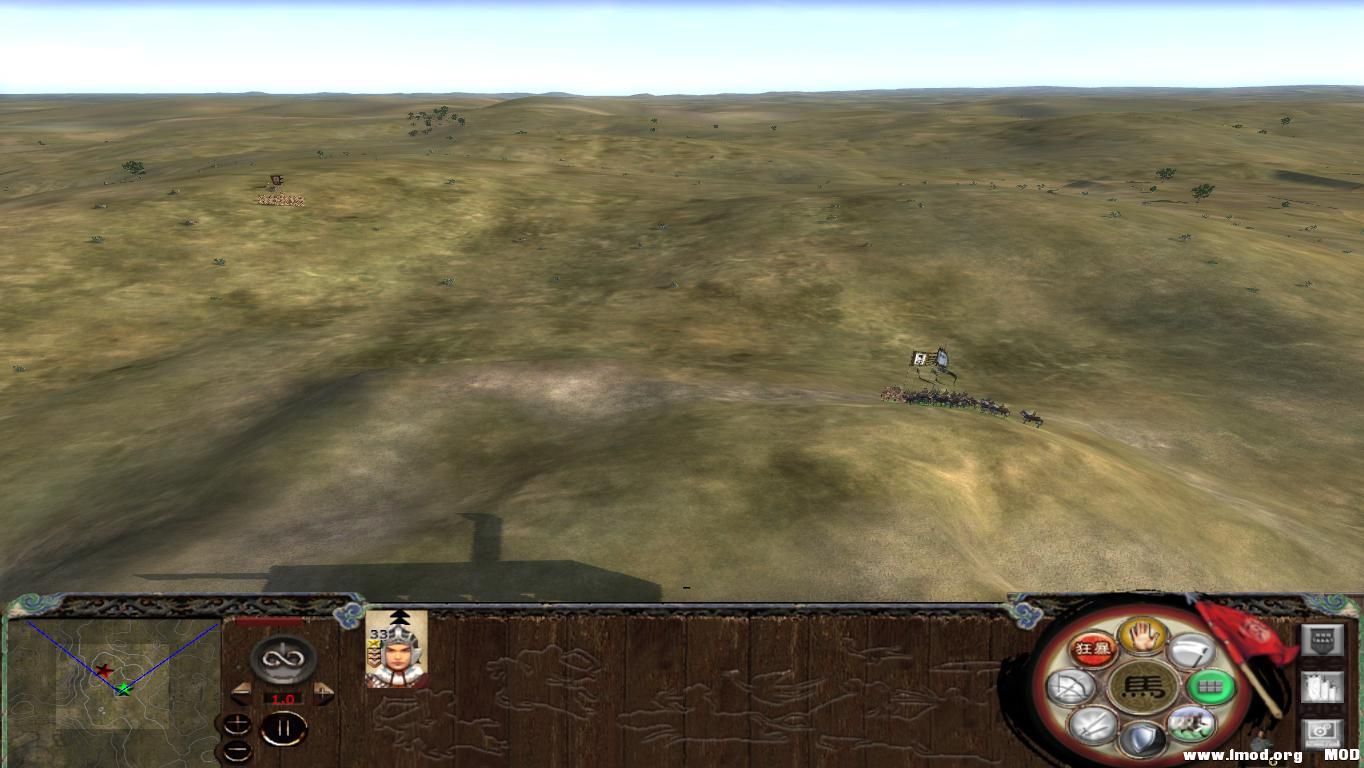1364x768 pixels.
Task: Click the right arrow to increase game speed
Action: coord(323,692)
